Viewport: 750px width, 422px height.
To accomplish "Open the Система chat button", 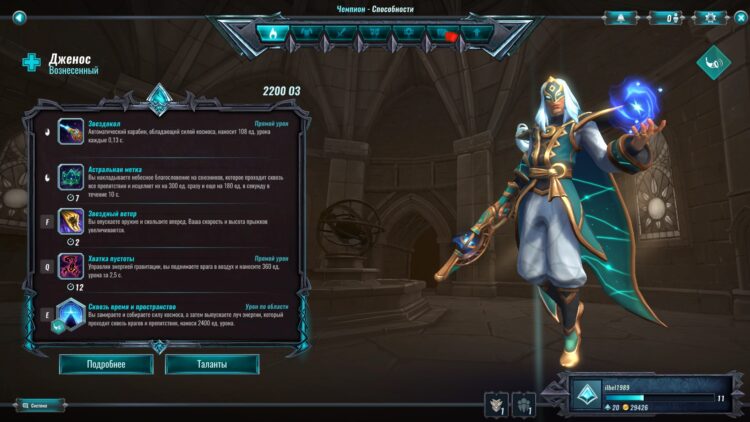I will point(40,406).
